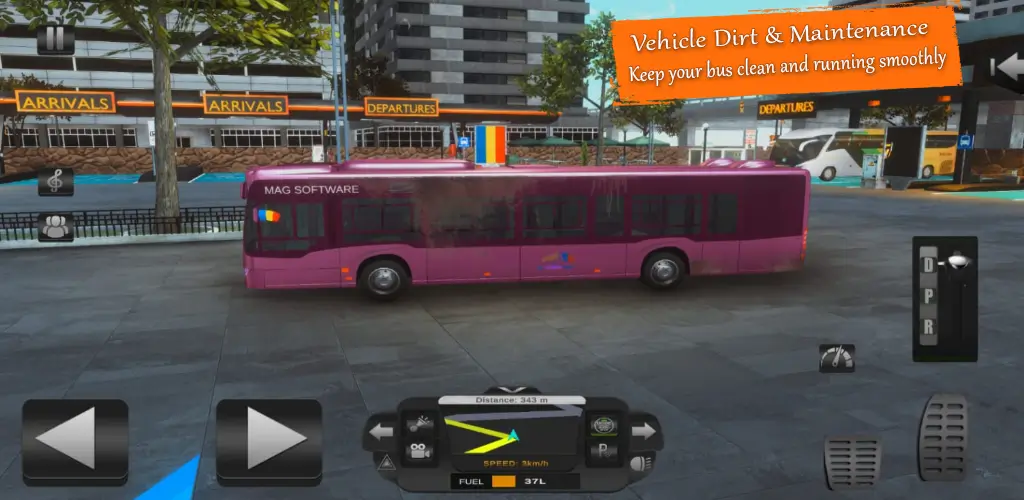Step on the brake pedal
The width and height of the screenshot is (1024, 500).
click(852, 462)
